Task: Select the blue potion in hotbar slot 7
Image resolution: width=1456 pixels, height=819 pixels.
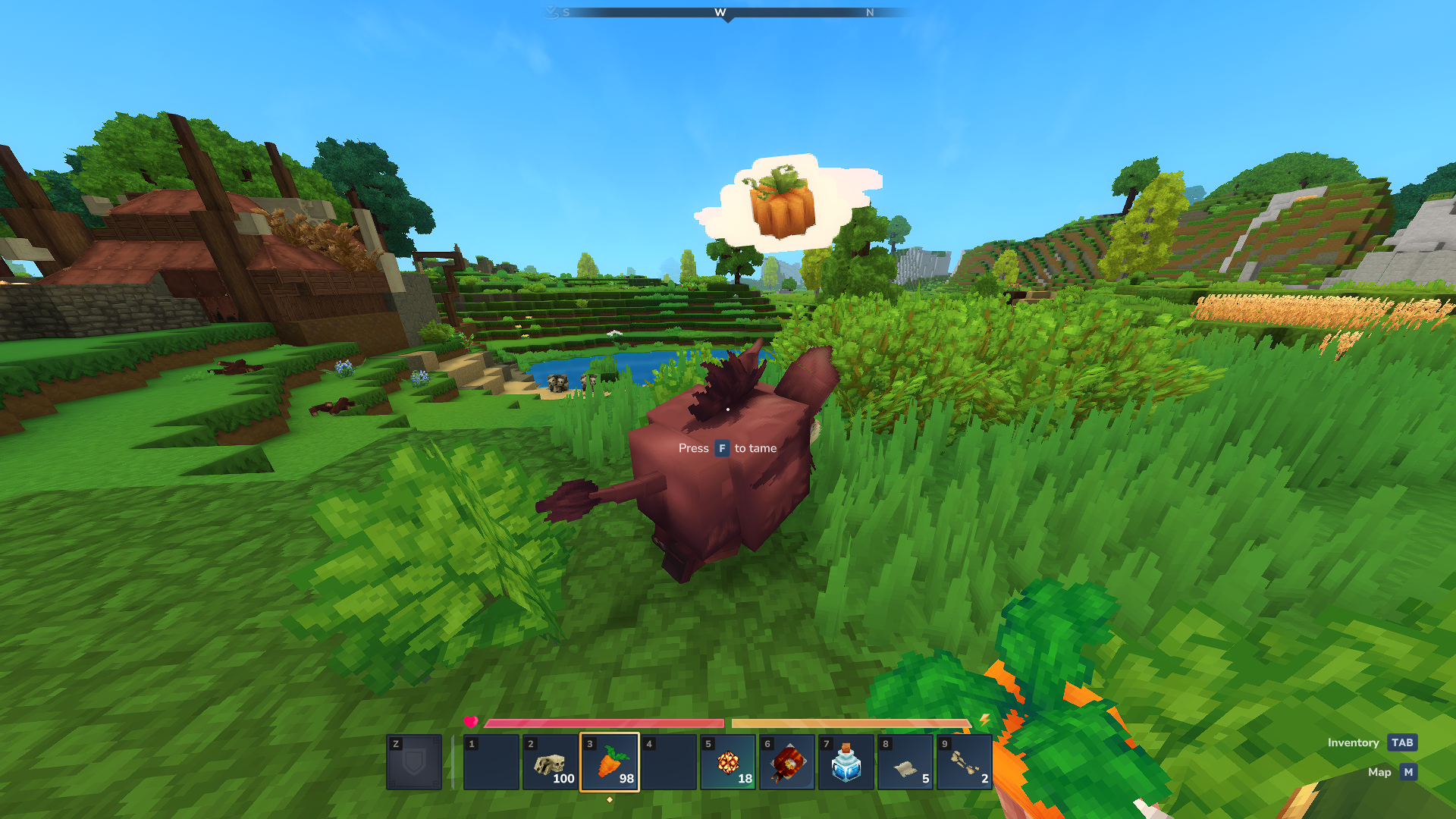Action: pyautogui.click(x=846, y=761)
